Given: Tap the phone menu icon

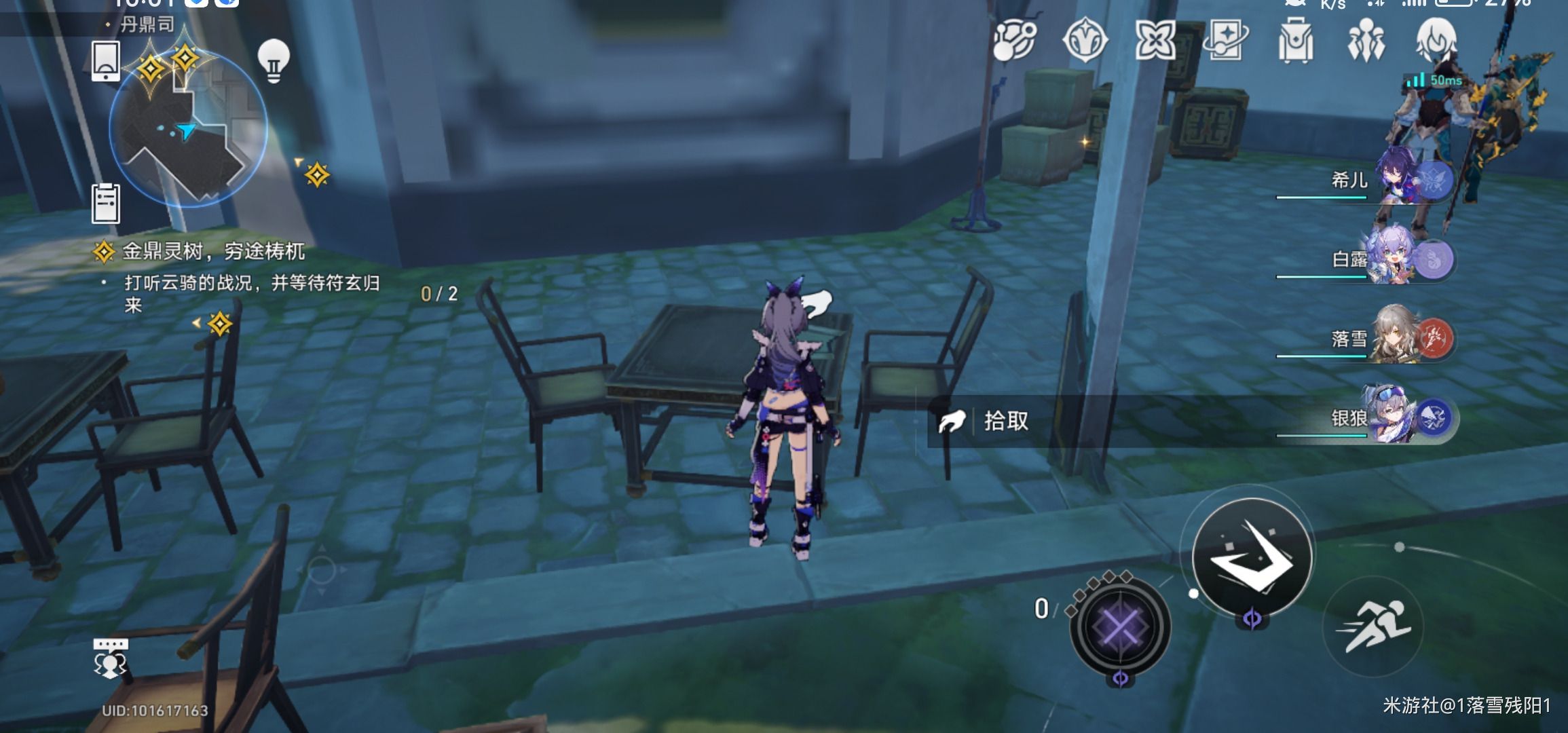Looking at the screenshot, I should tap(106, 61).
